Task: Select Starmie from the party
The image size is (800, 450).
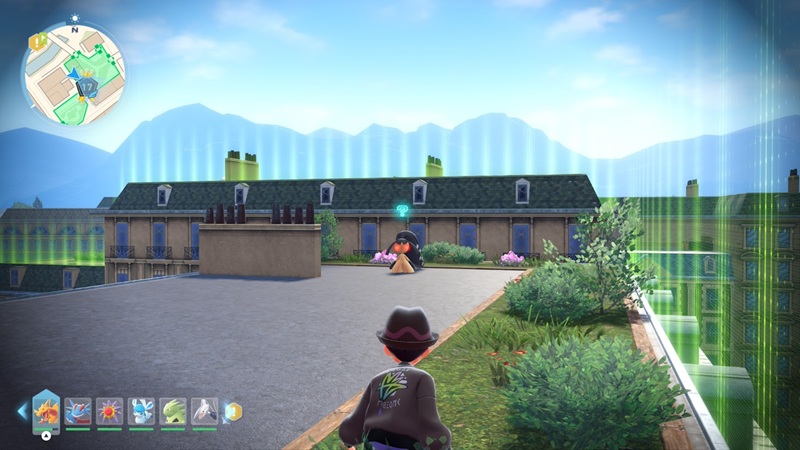Action: point(109,410)
